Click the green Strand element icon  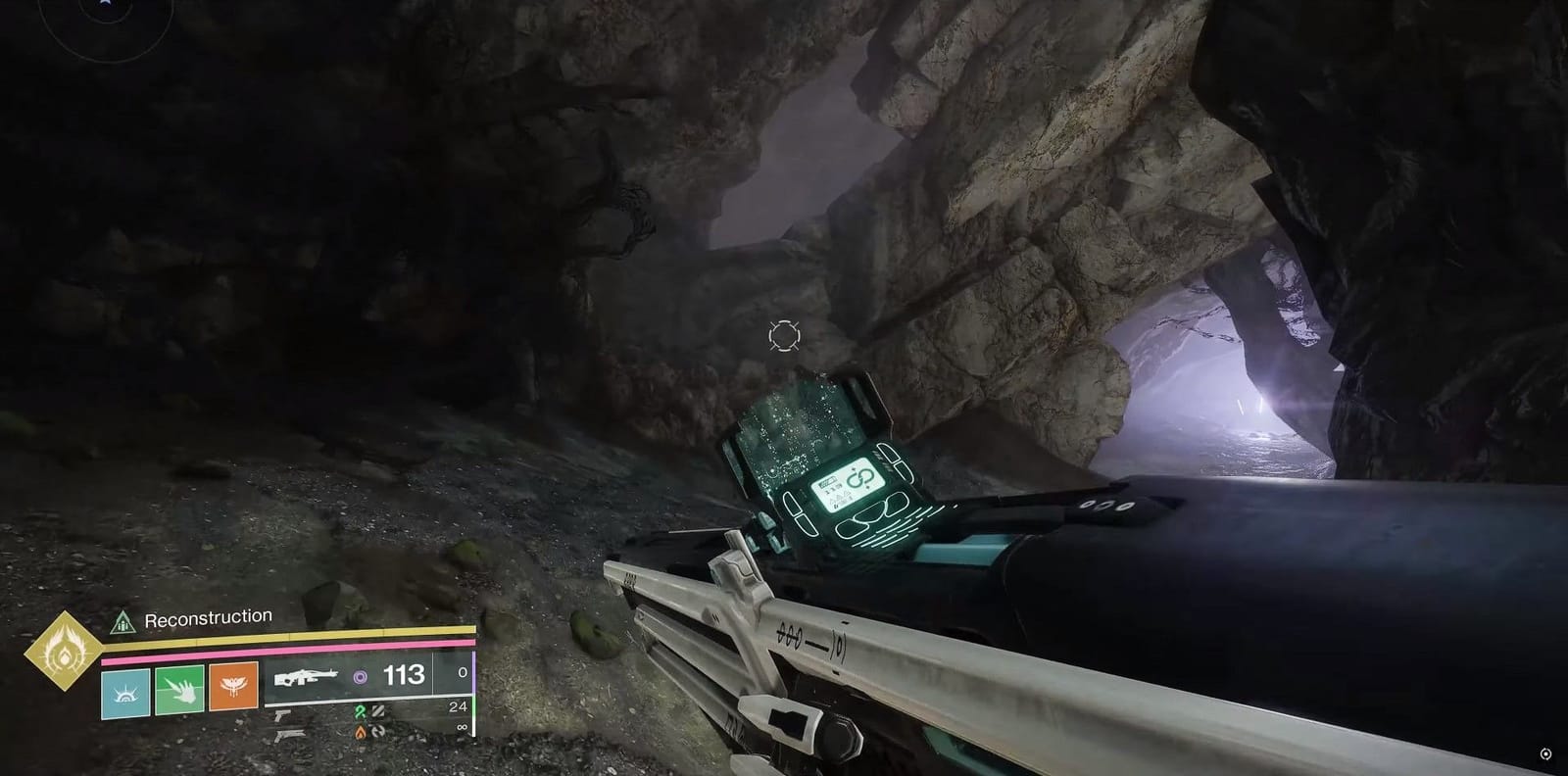click(x=361, y=711)
